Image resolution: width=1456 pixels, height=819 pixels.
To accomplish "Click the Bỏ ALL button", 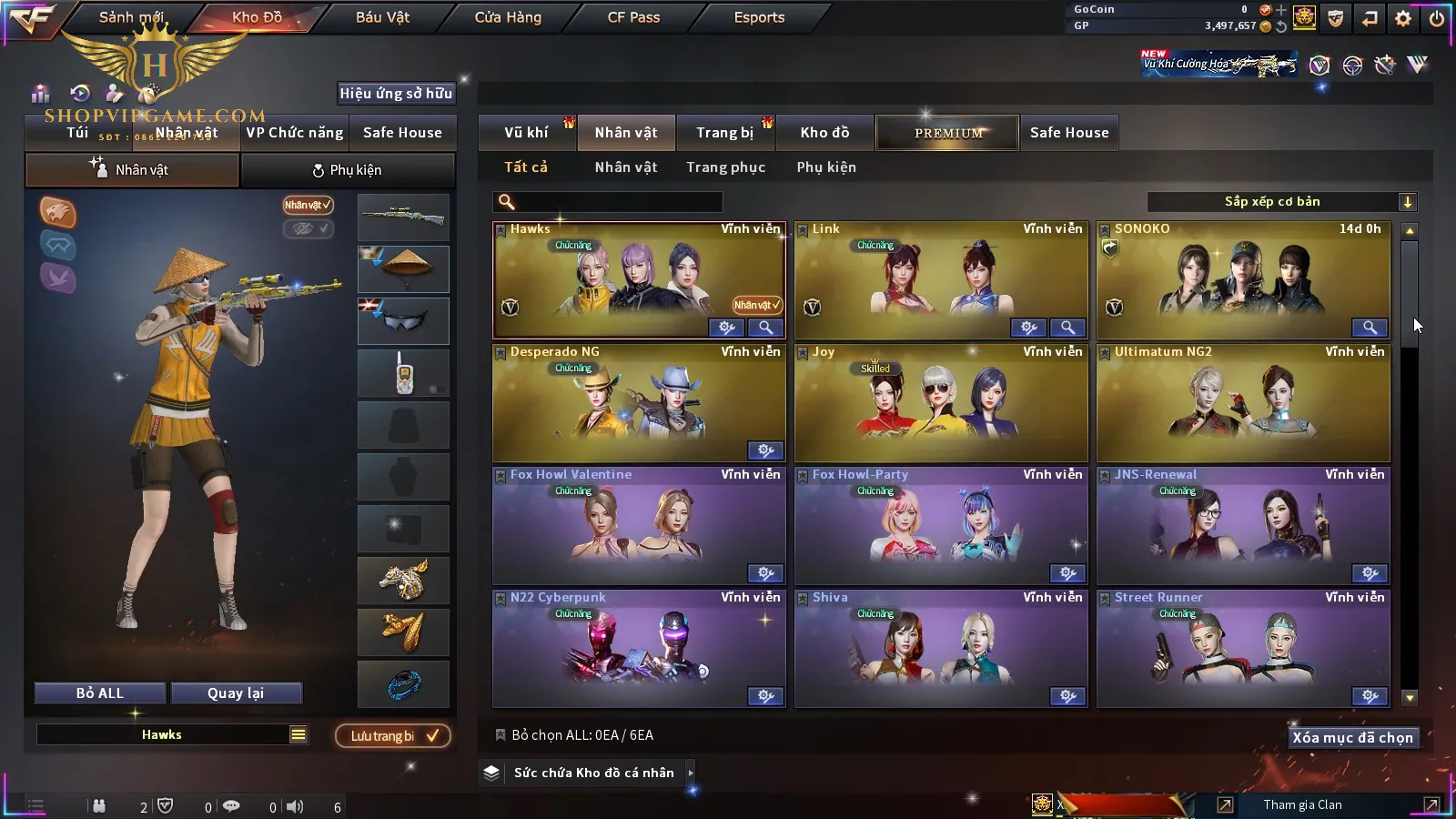I will pyautogui.click(x=100, y=693).
